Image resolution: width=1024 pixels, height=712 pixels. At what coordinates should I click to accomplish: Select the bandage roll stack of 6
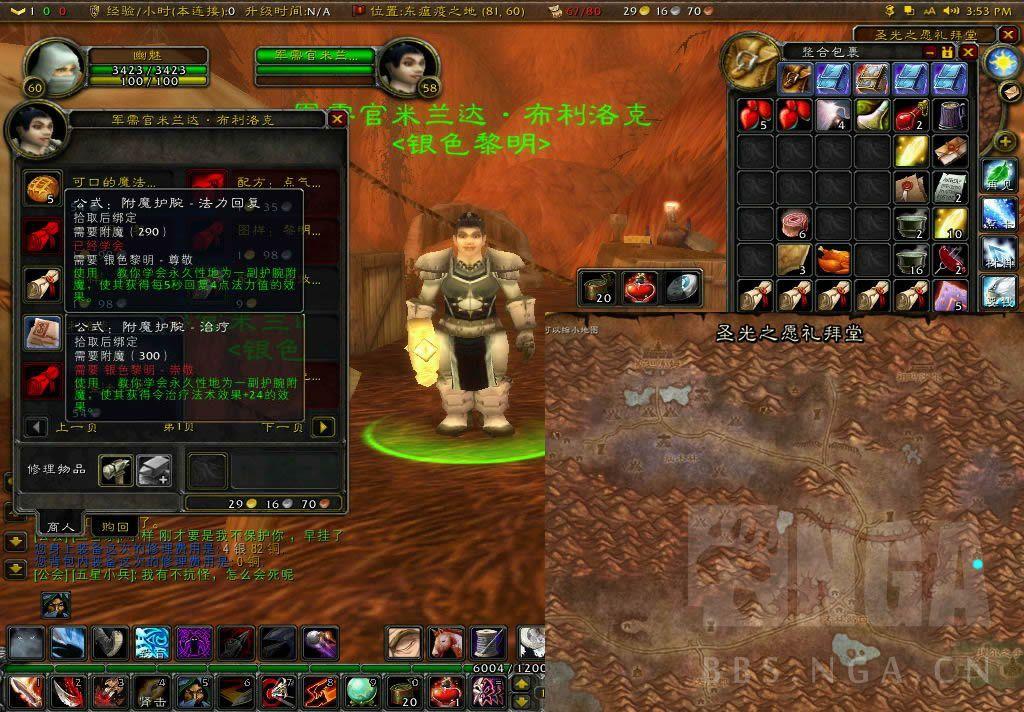point(795,222)
